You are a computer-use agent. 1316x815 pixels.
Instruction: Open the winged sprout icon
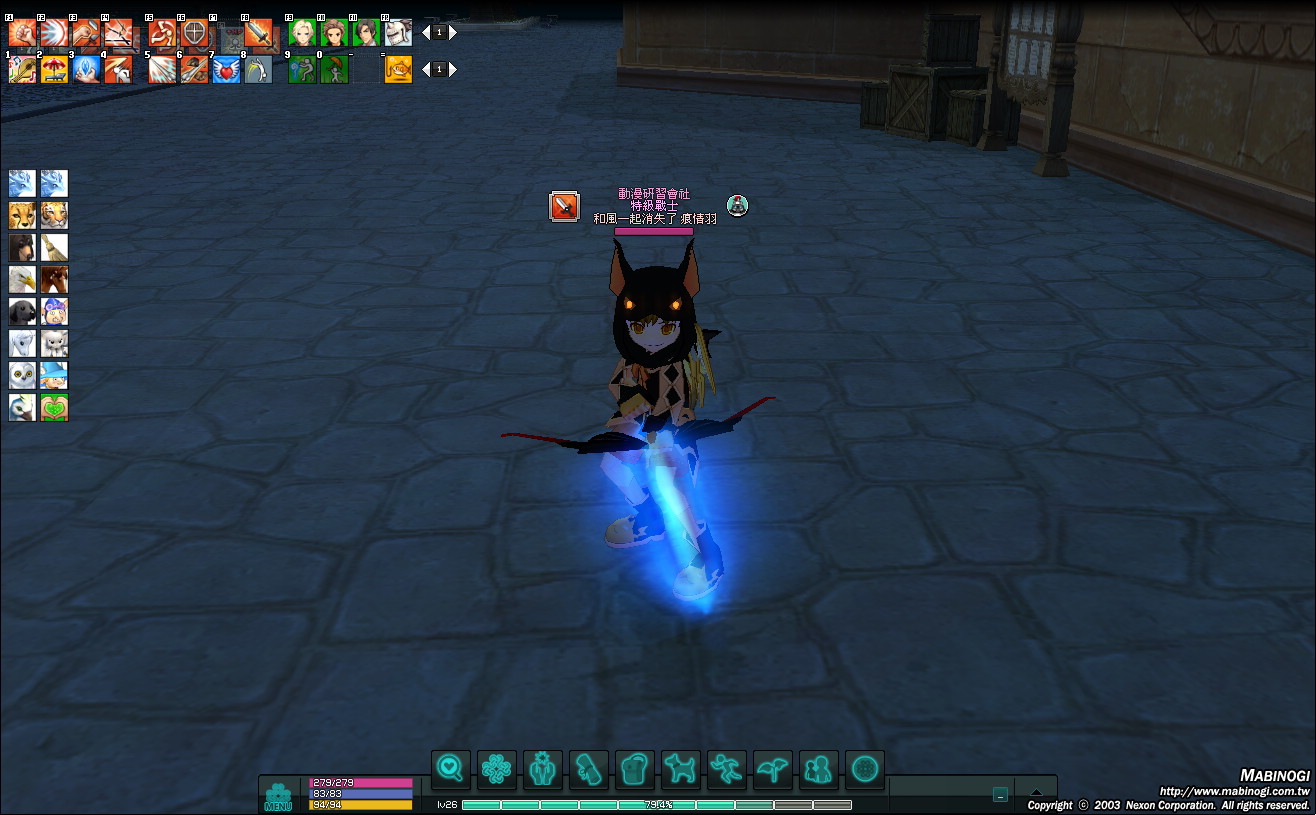[773, 769]
